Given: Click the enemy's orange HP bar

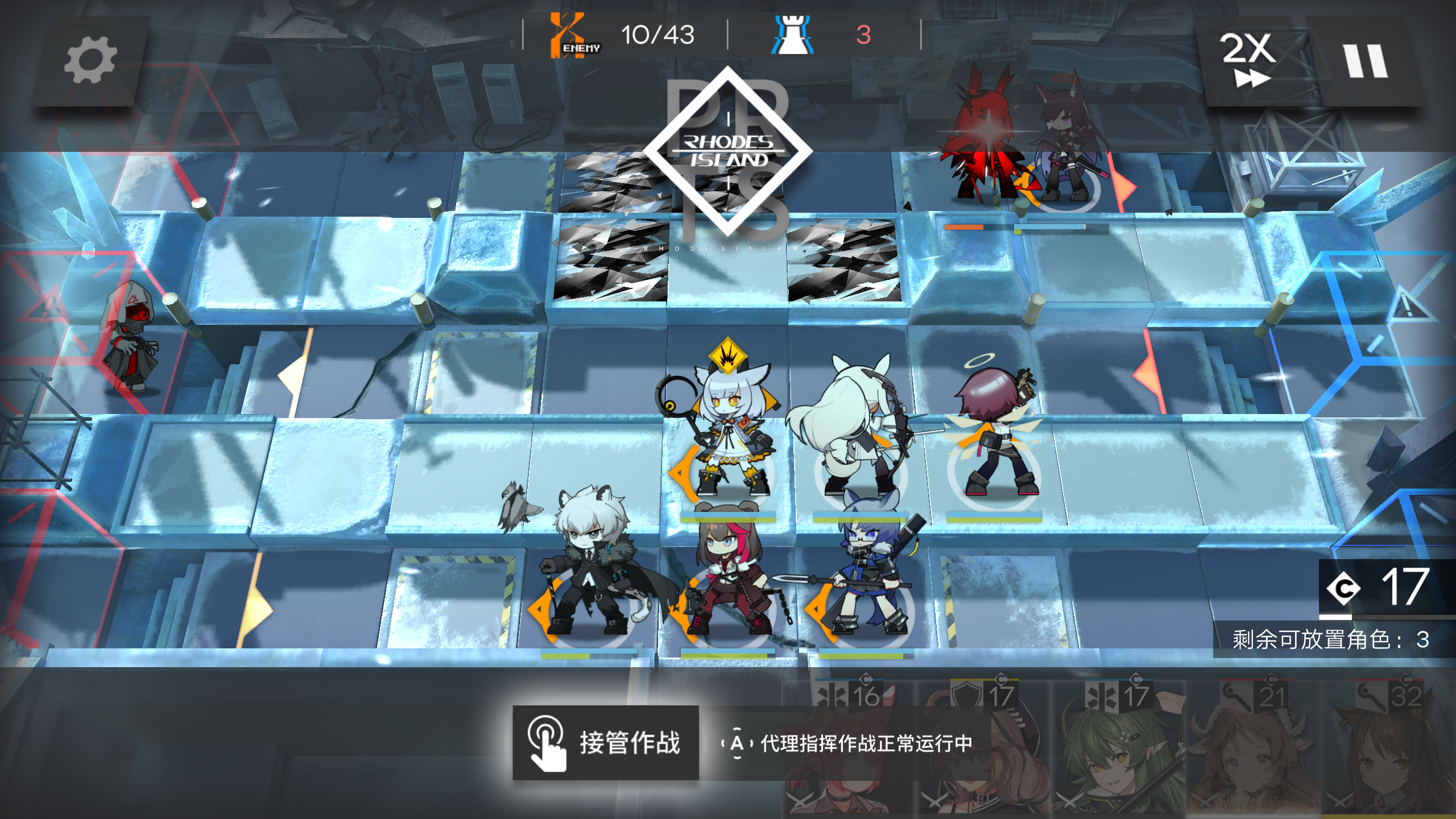Looking at the screenshot, I should click(x=964, y=227).
